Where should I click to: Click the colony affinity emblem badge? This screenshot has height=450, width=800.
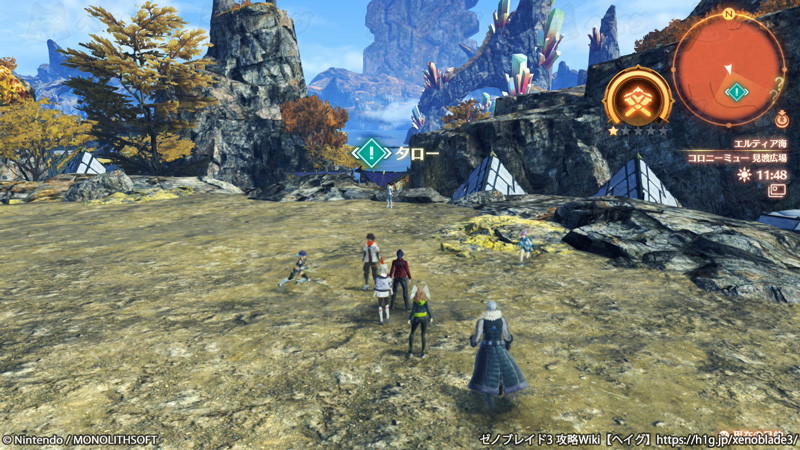click(637, 98)
